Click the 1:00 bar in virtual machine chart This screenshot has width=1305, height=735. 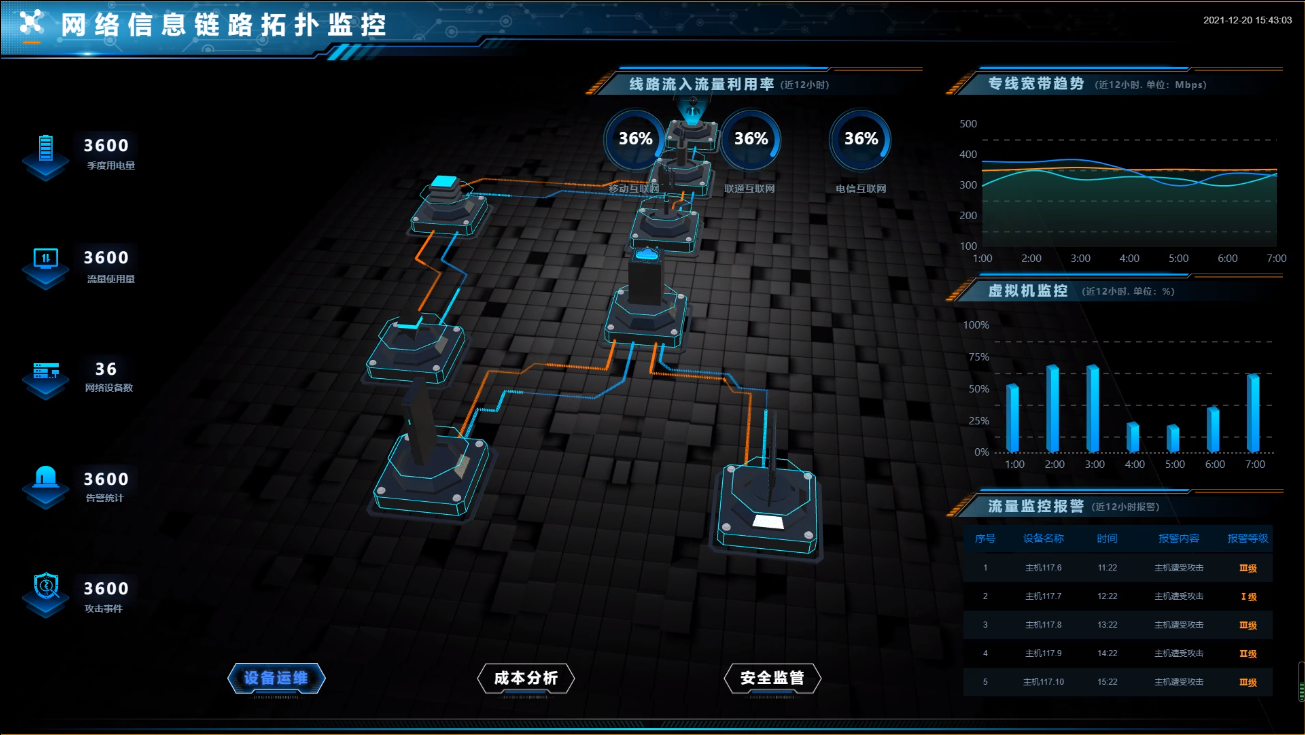coord(1015,420)
